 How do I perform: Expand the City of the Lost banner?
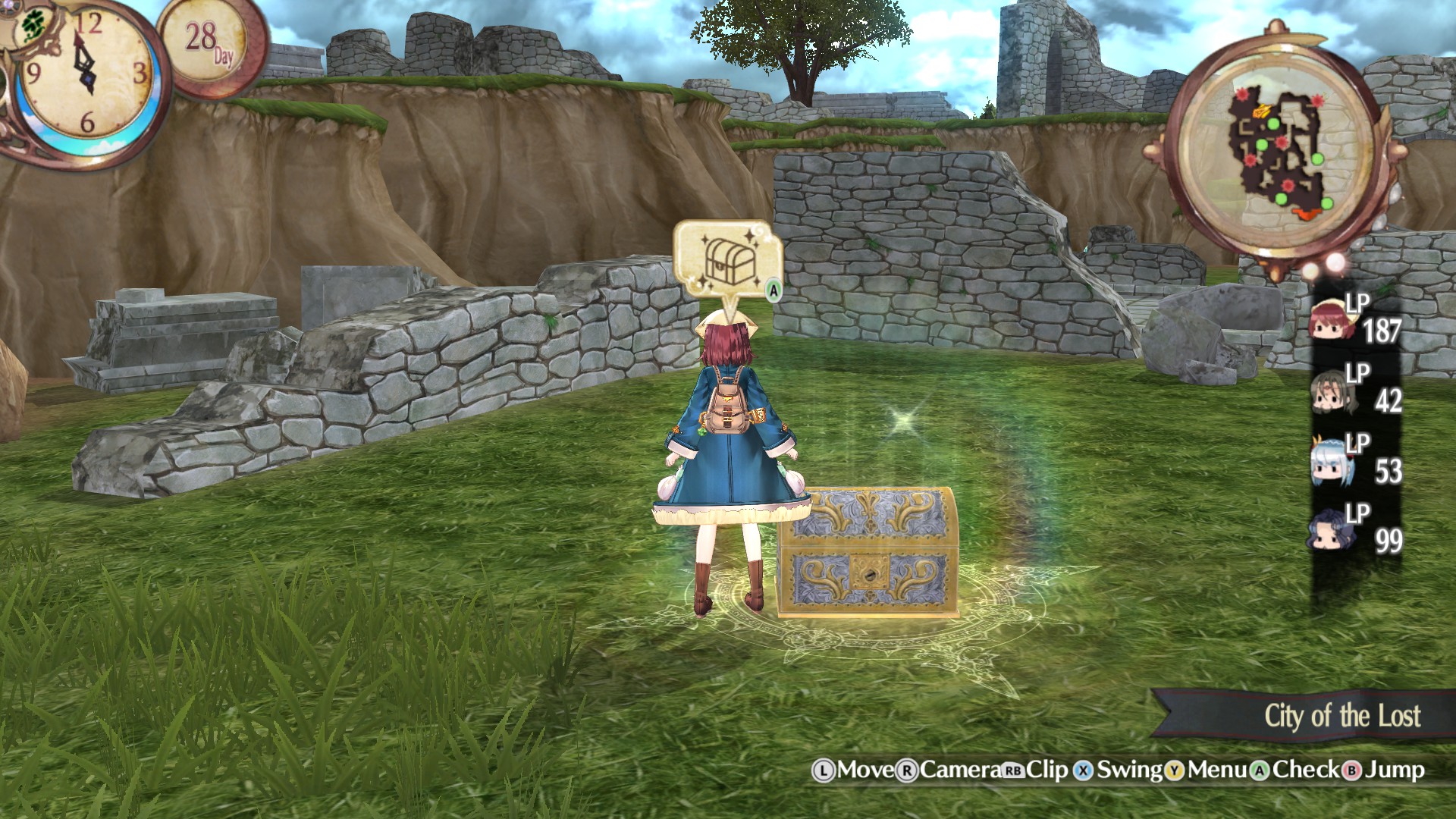(x=1342, y=713)
